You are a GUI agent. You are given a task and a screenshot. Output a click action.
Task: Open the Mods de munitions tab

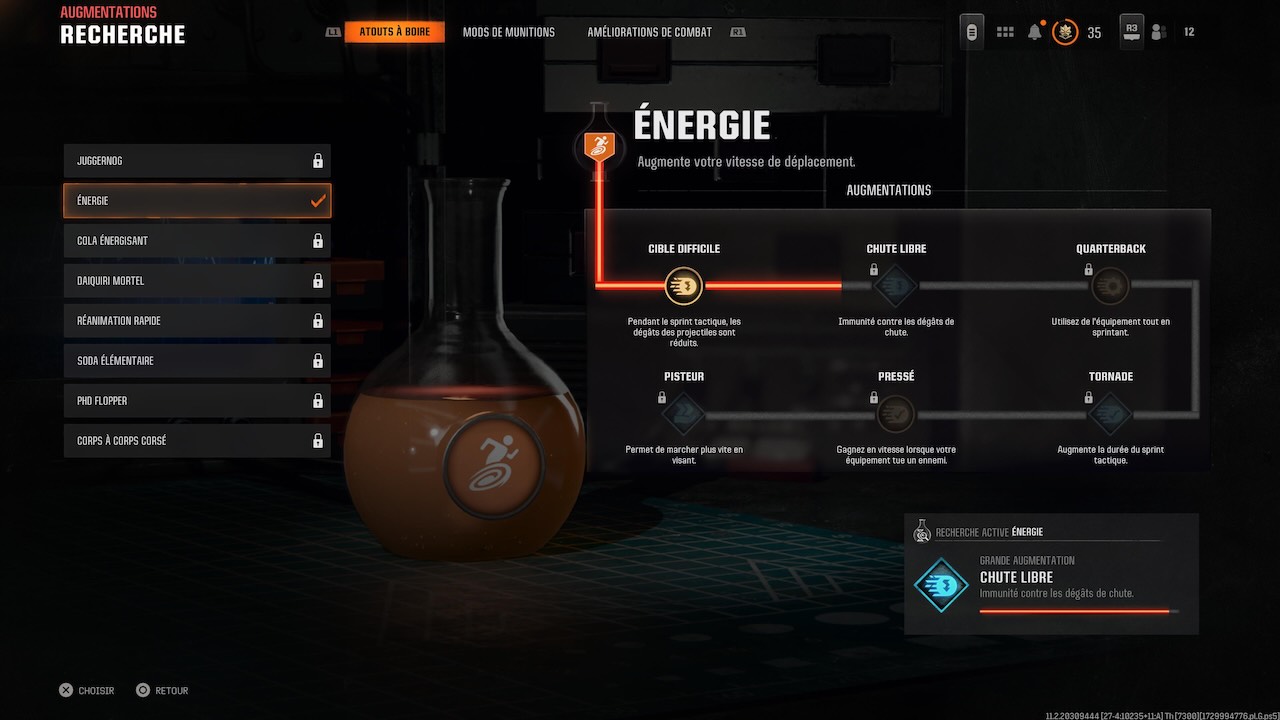[x=508, y=32]
